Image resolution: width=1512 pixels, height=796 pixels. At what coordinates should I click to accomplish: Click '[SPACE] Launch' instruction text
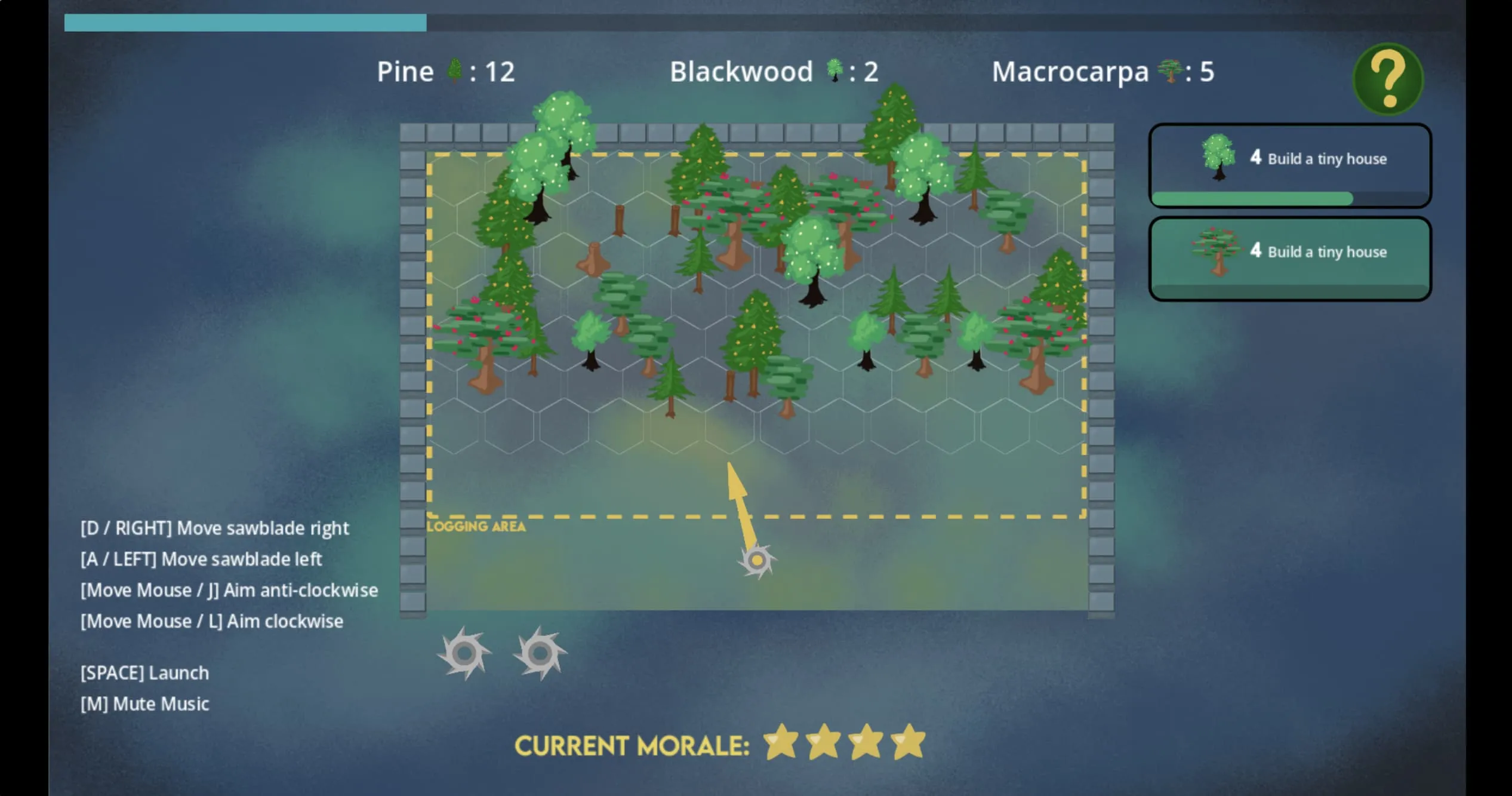tap(144, 672)
